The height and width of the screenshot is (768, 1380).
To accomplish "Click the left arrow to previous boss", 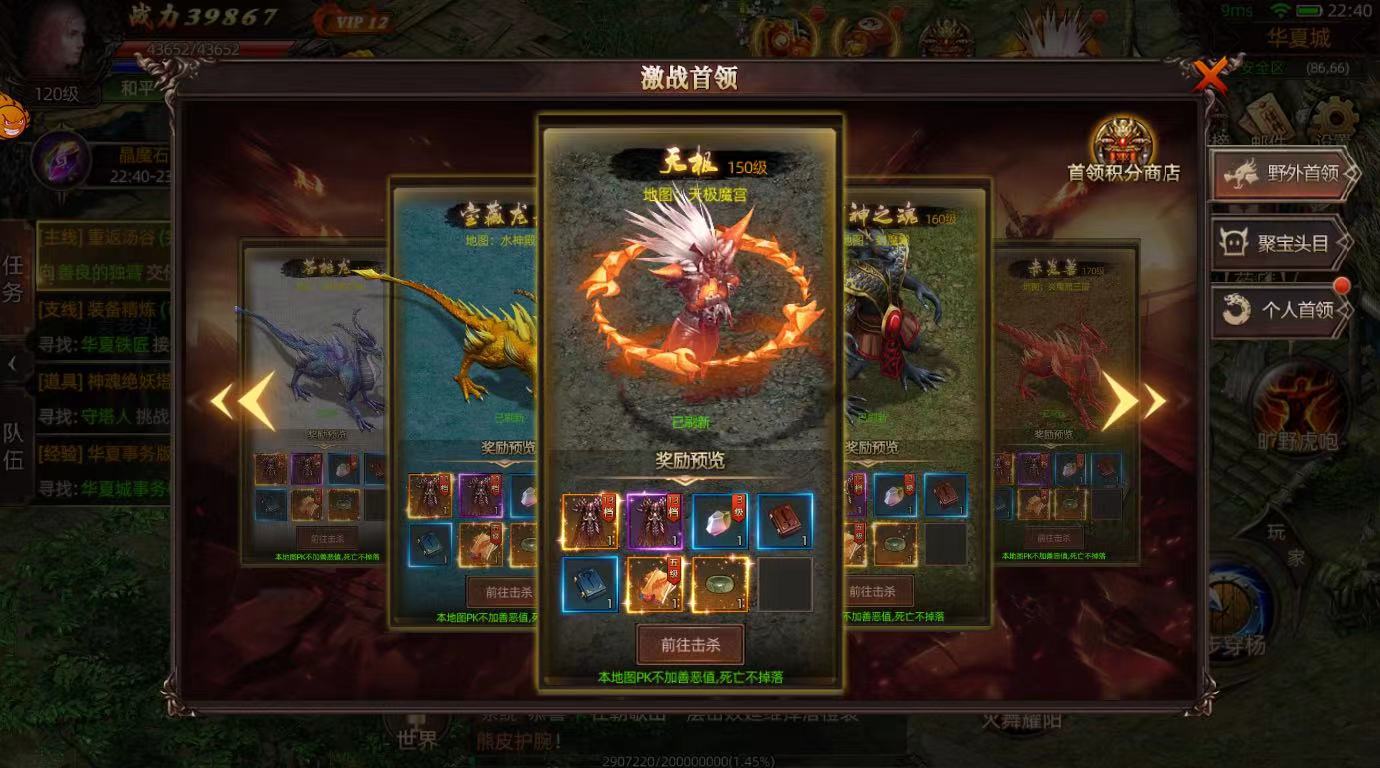I will (x=234, y=399).
